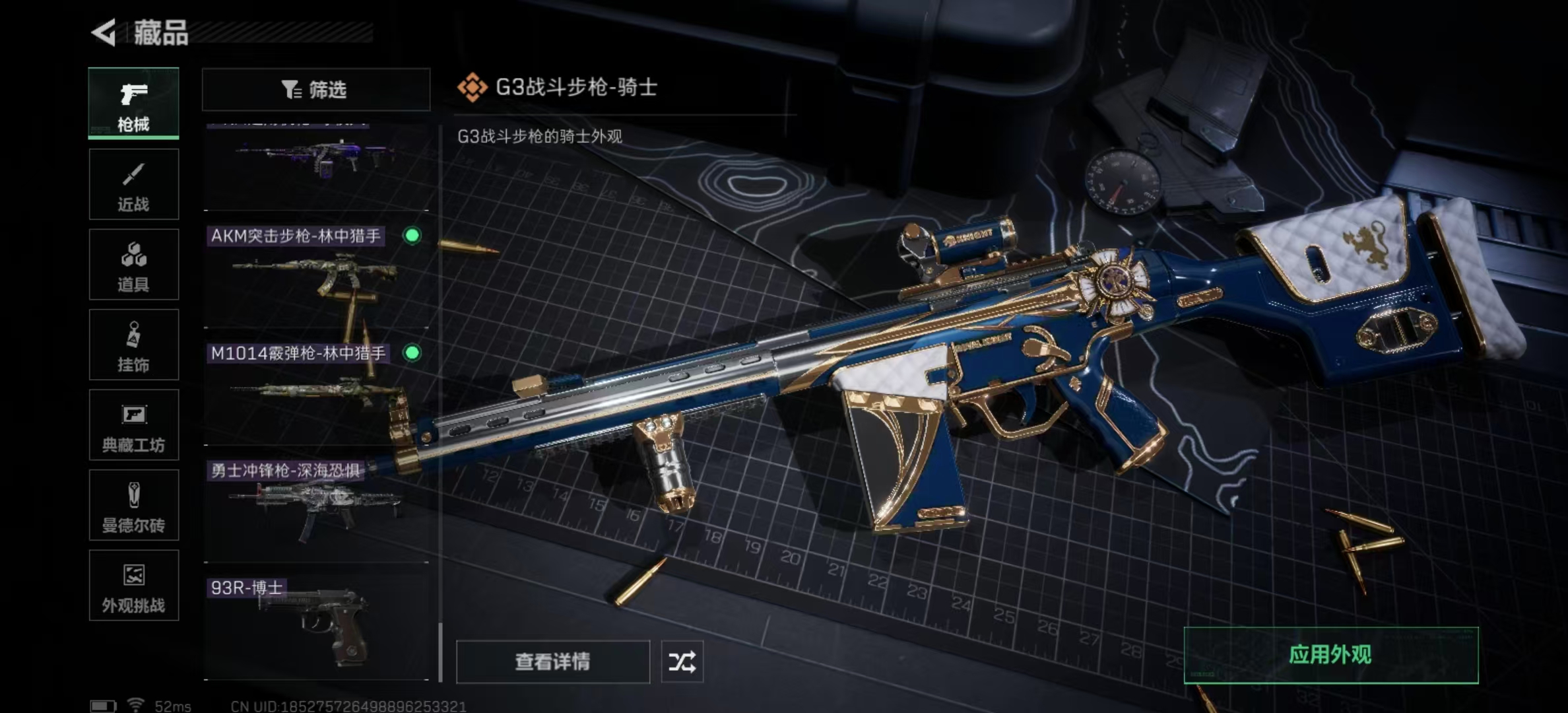
Task: Click the shuffle appearance icon beside 查看详情
Action: tap(684, 661)
